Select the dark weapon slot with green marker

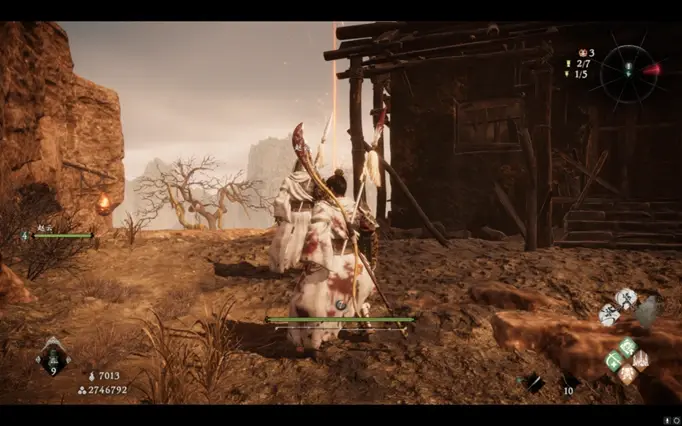(x=533, y=382)
